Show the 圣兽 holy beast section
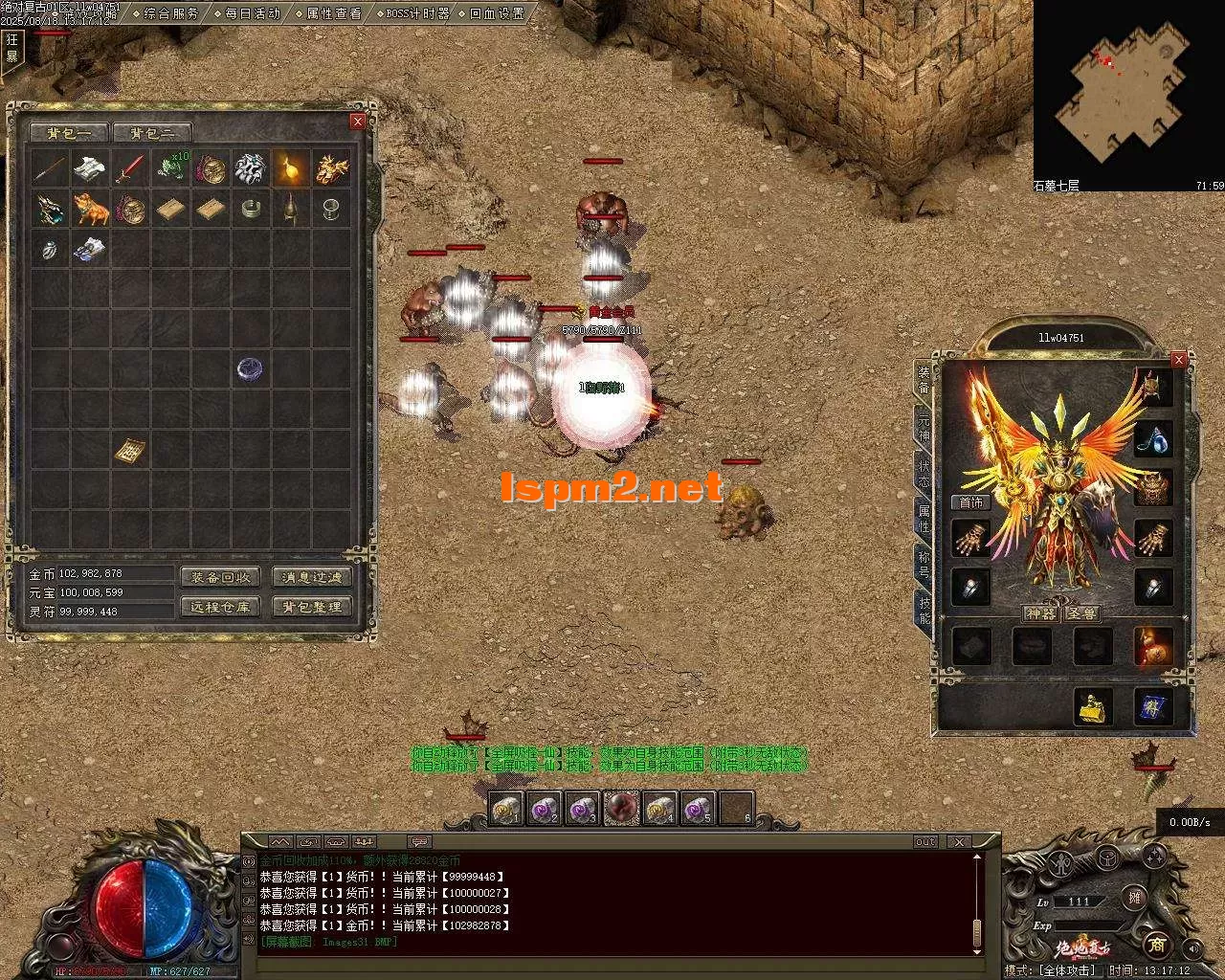 click(x=1082, y=613)
